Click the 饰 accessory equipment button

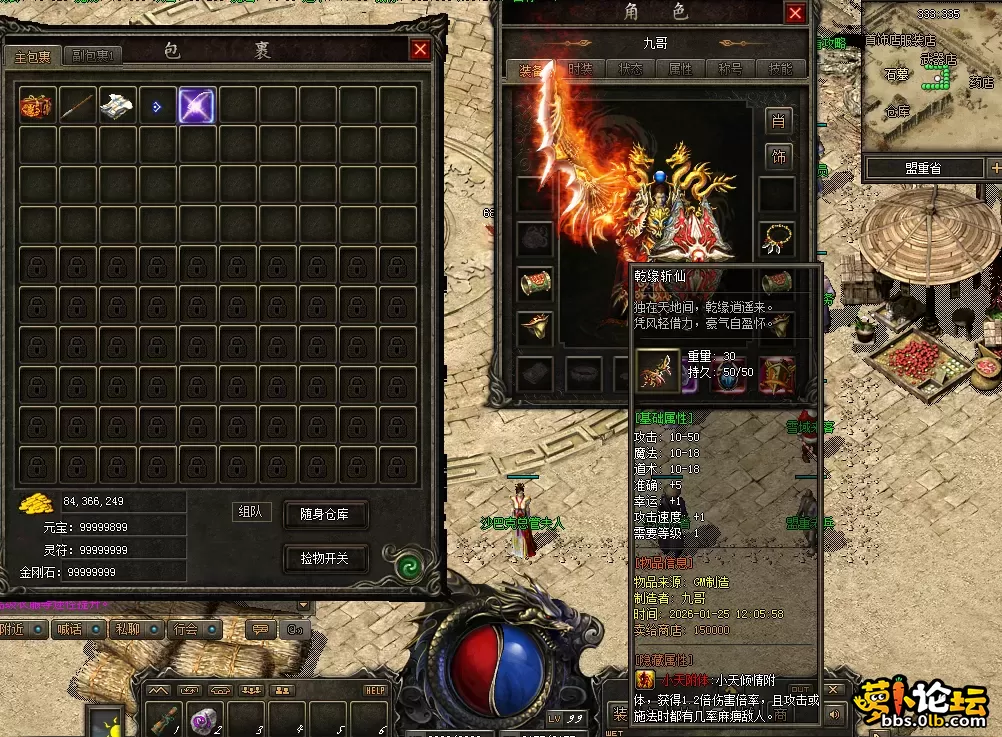pos(778,156)
